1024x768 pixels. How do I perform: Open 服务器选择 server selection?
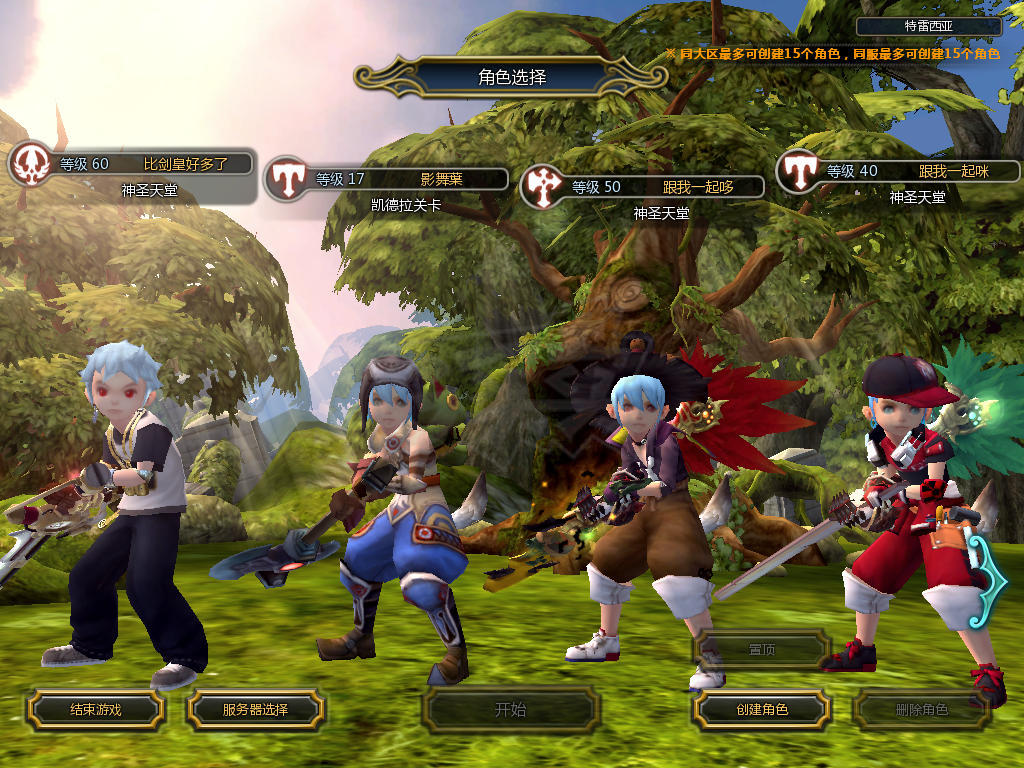pyautogui.click(x=255, y=710)
